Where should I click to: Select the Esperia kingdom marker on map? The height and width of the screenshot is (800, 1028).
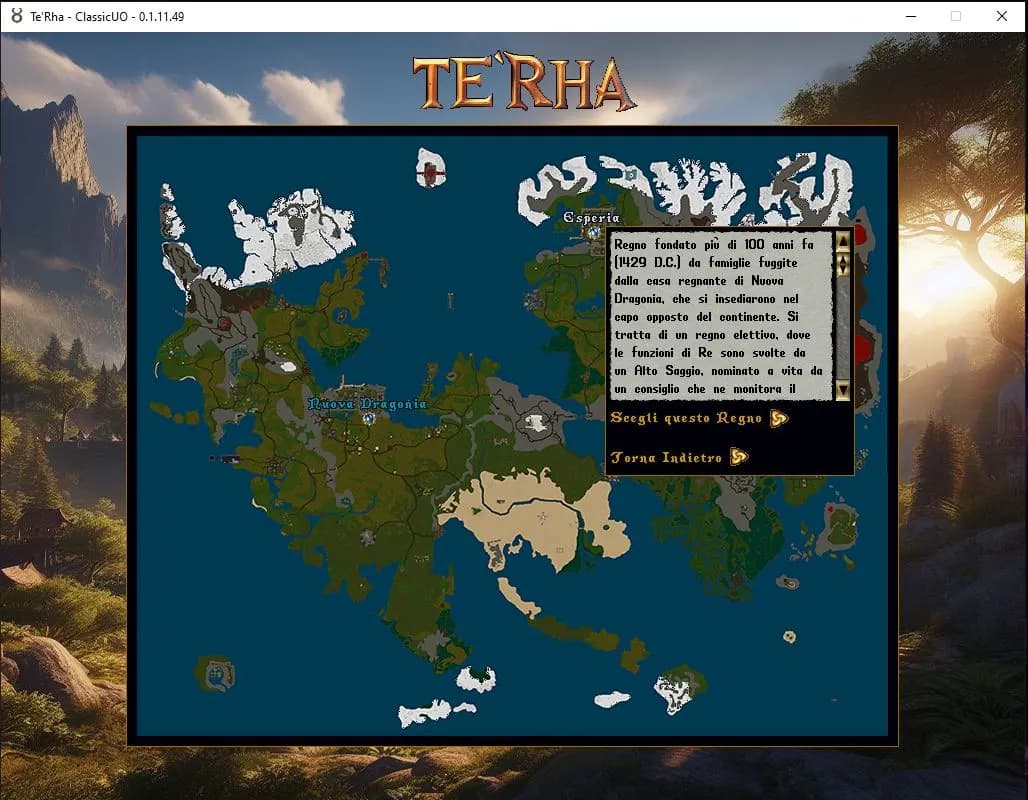click(593, 232)
